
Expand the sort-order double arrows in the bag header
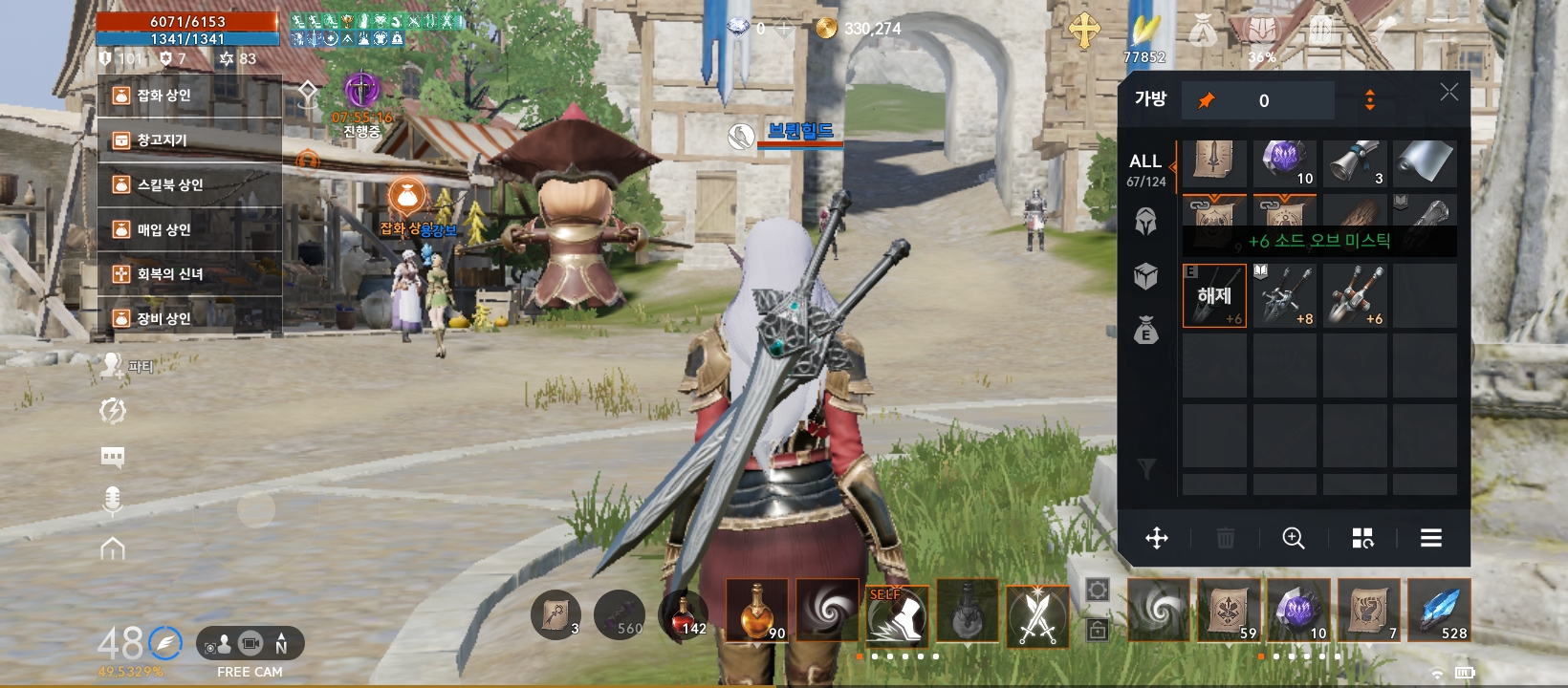pyautogui.click(x=1369, y=99)
